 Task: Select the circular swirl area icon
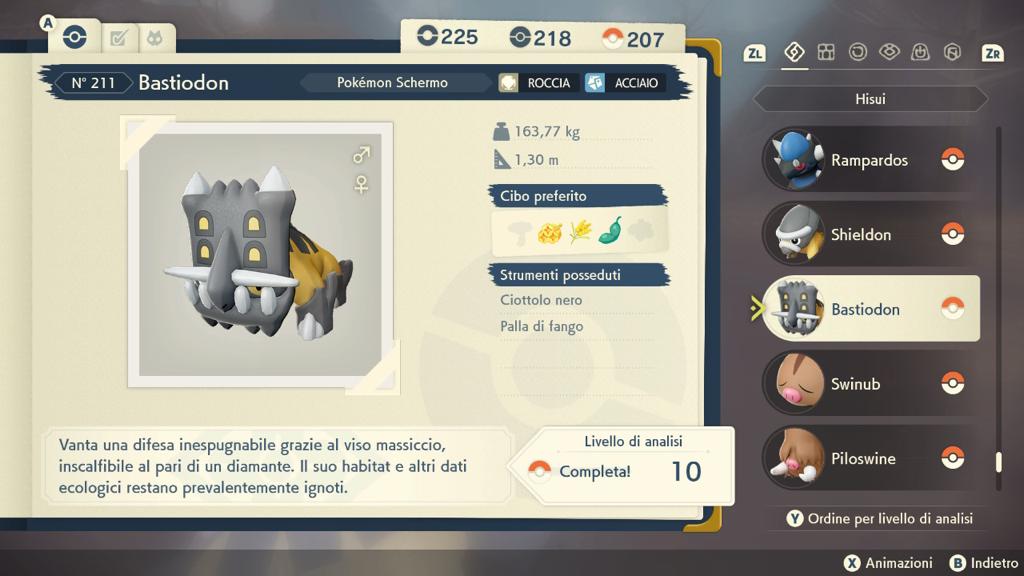click(x=857, y=52)
